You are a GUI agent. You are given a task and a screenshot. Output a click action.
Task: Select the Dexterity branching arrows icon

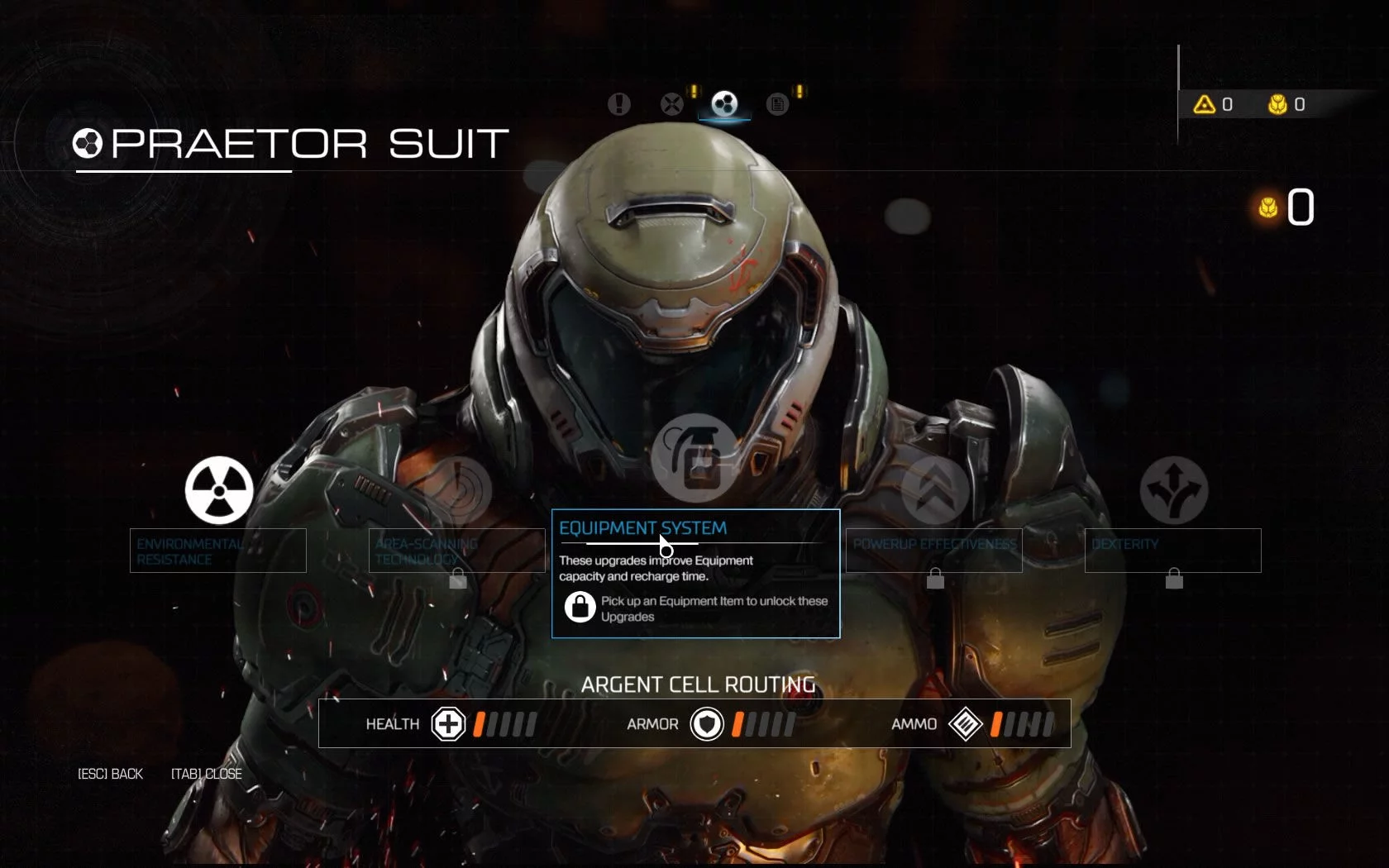pyautogui.click(x=1173, y=490)
